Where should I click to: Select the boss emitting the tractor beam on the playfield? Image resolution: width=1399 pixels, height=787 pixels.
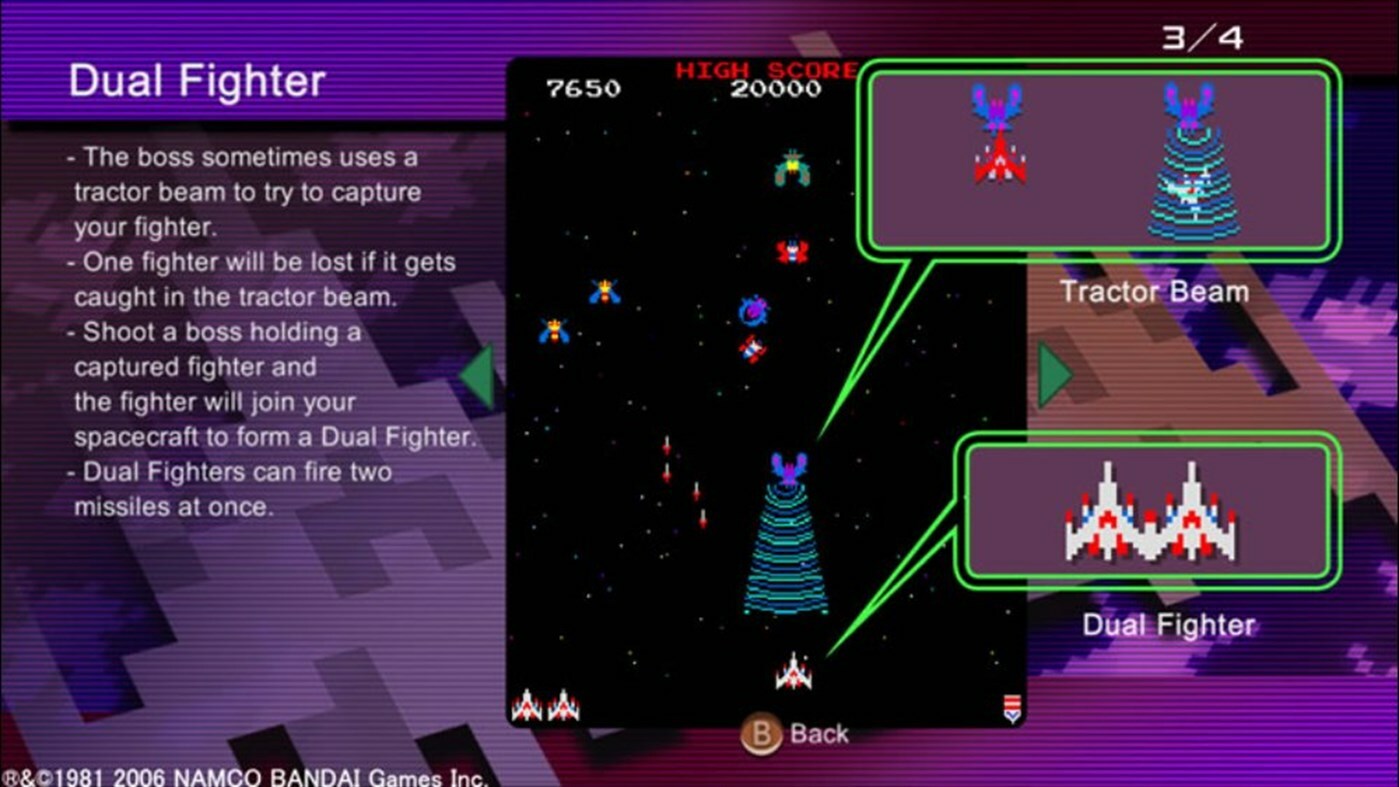790,470
